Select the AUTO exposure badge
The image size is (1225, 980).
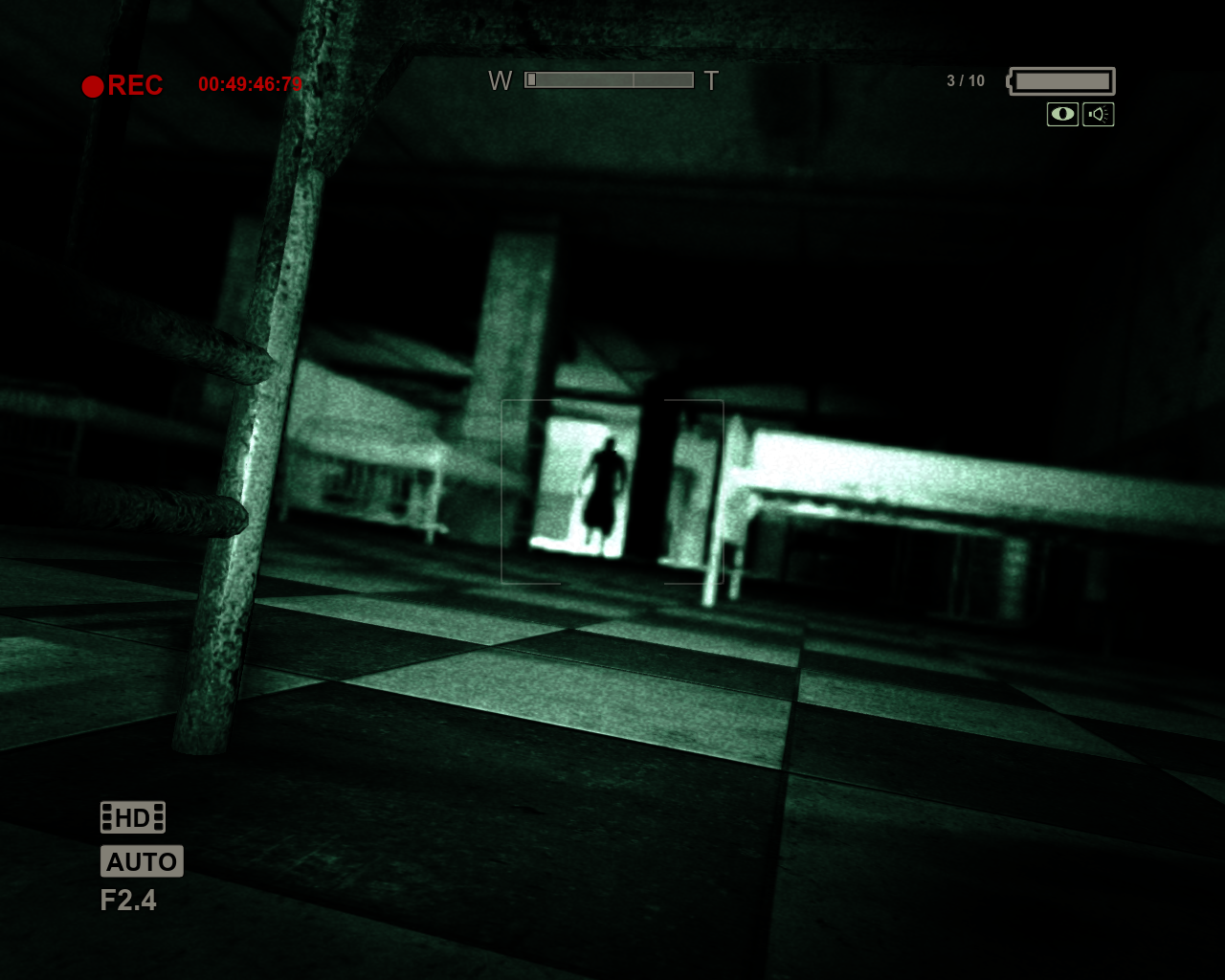pyautogui.click(x=142, y=861)
